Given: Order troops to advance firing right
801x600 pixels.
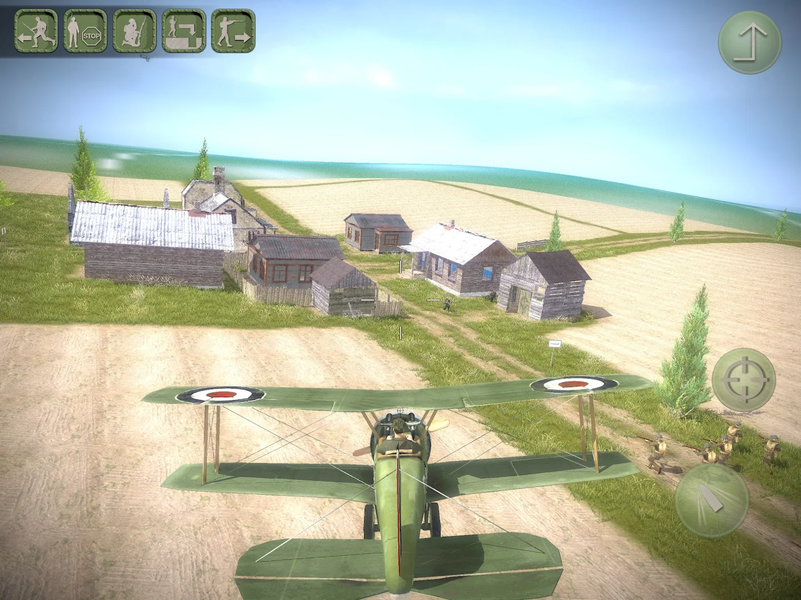Looking at the screenshot, I should tap(233, 31).
